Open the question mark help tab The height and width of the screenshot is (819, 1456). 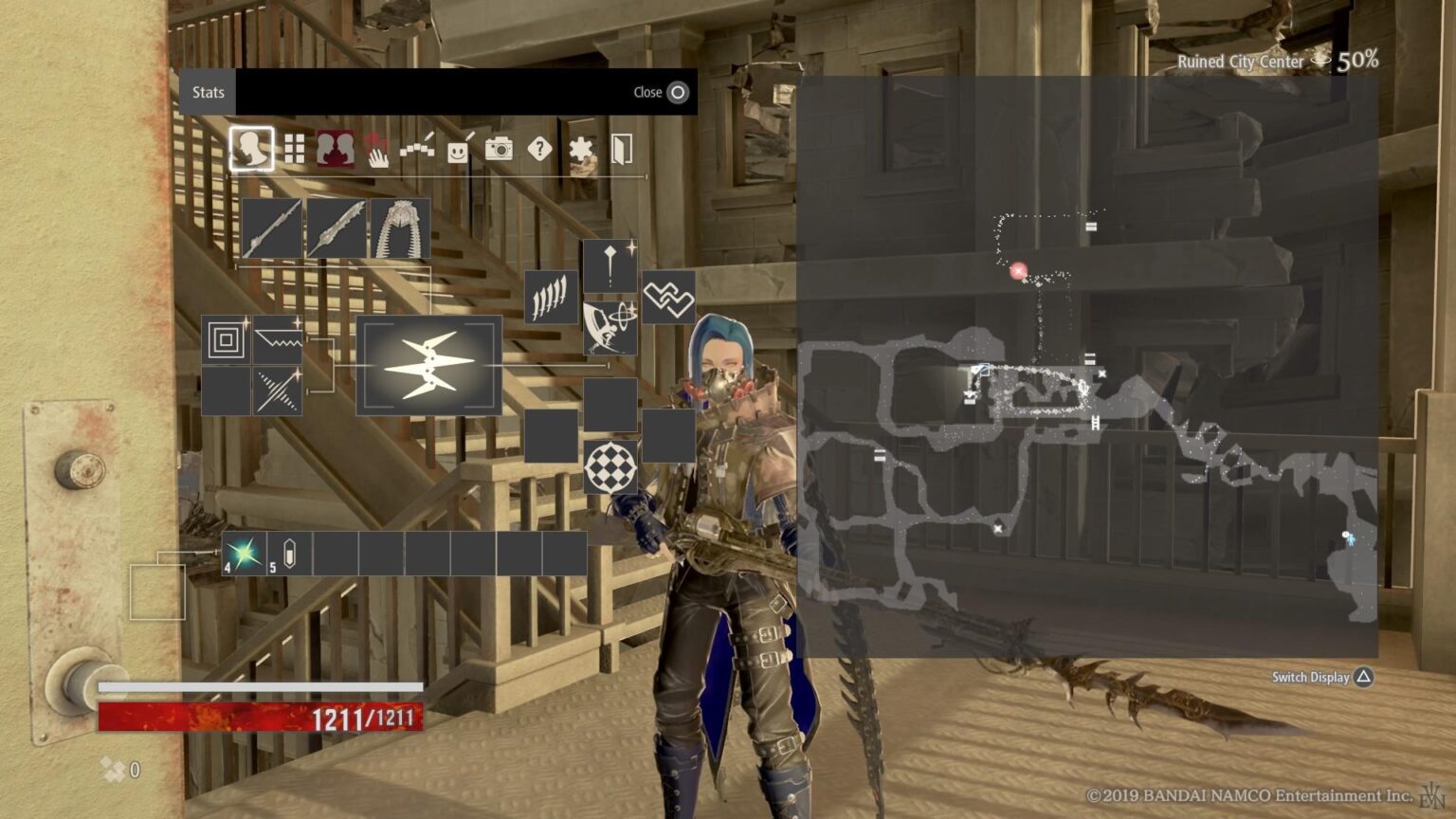point(539,149)
